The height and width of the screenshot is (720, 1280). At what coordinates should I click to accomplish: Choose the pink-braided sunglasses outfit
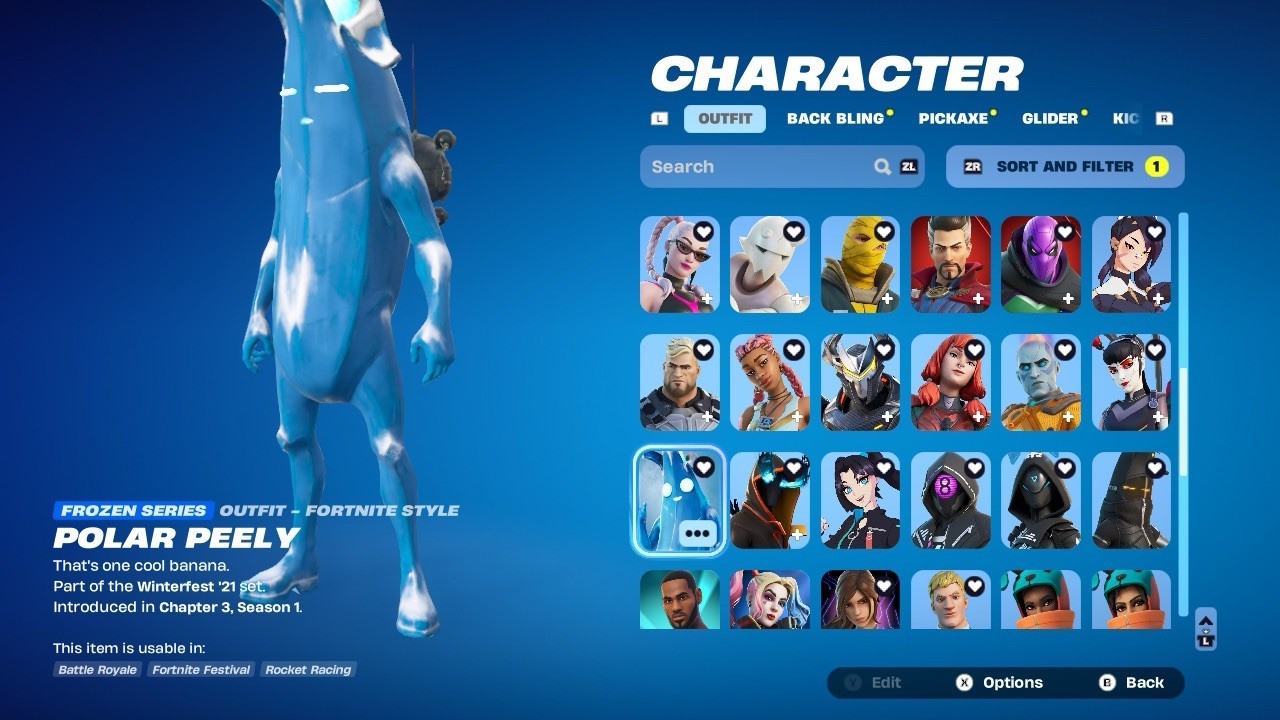[679, 265]
